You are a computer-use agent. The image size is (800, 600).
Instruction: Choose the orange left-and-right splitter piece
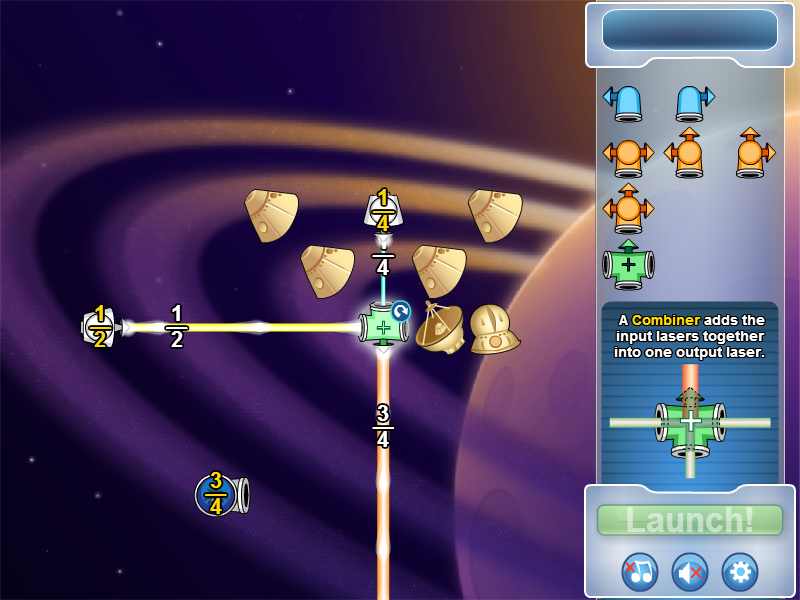coord(628,155)
